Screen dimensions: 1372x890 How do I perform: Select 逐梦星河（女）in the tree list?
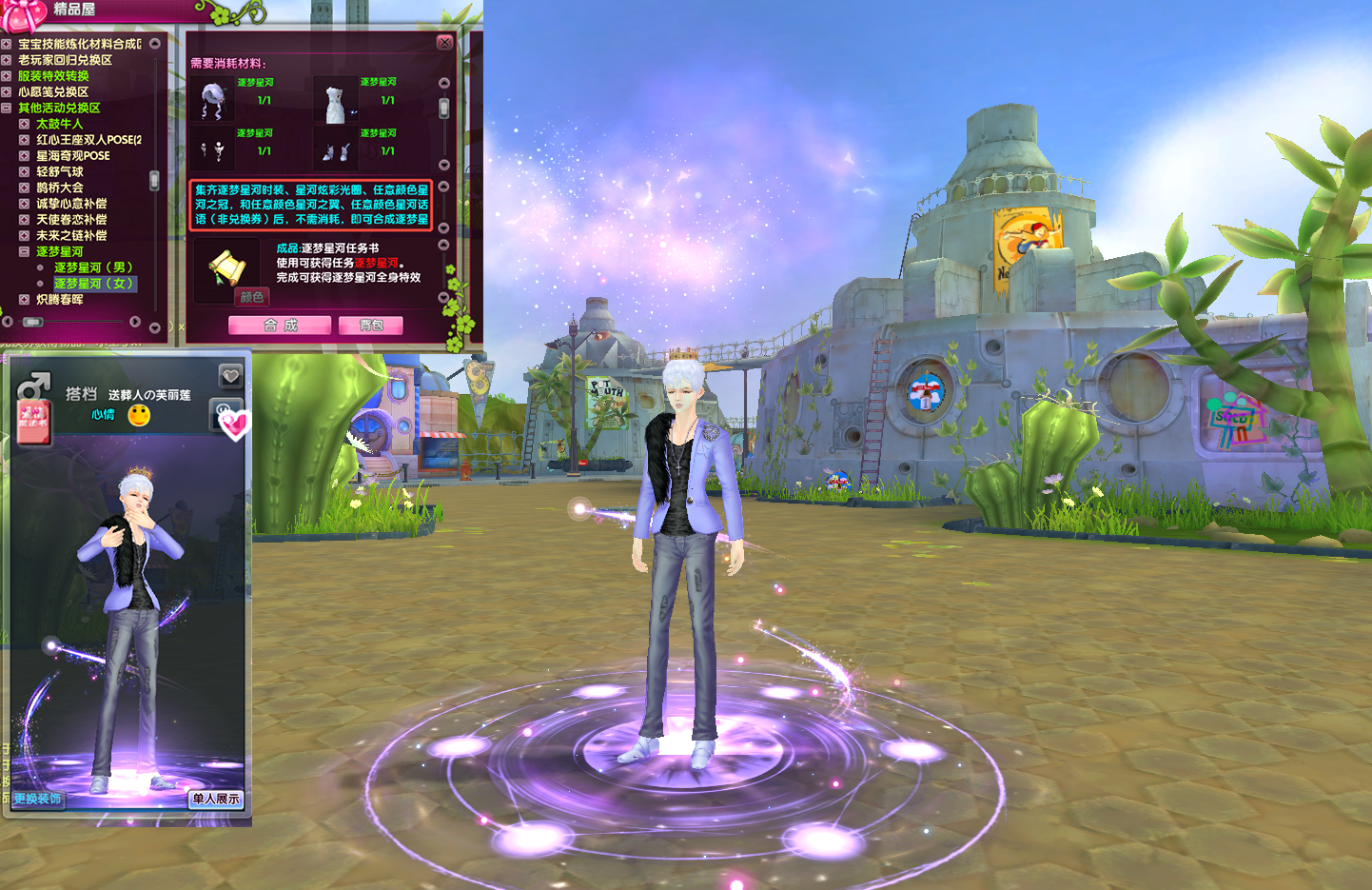pos(93,284)
